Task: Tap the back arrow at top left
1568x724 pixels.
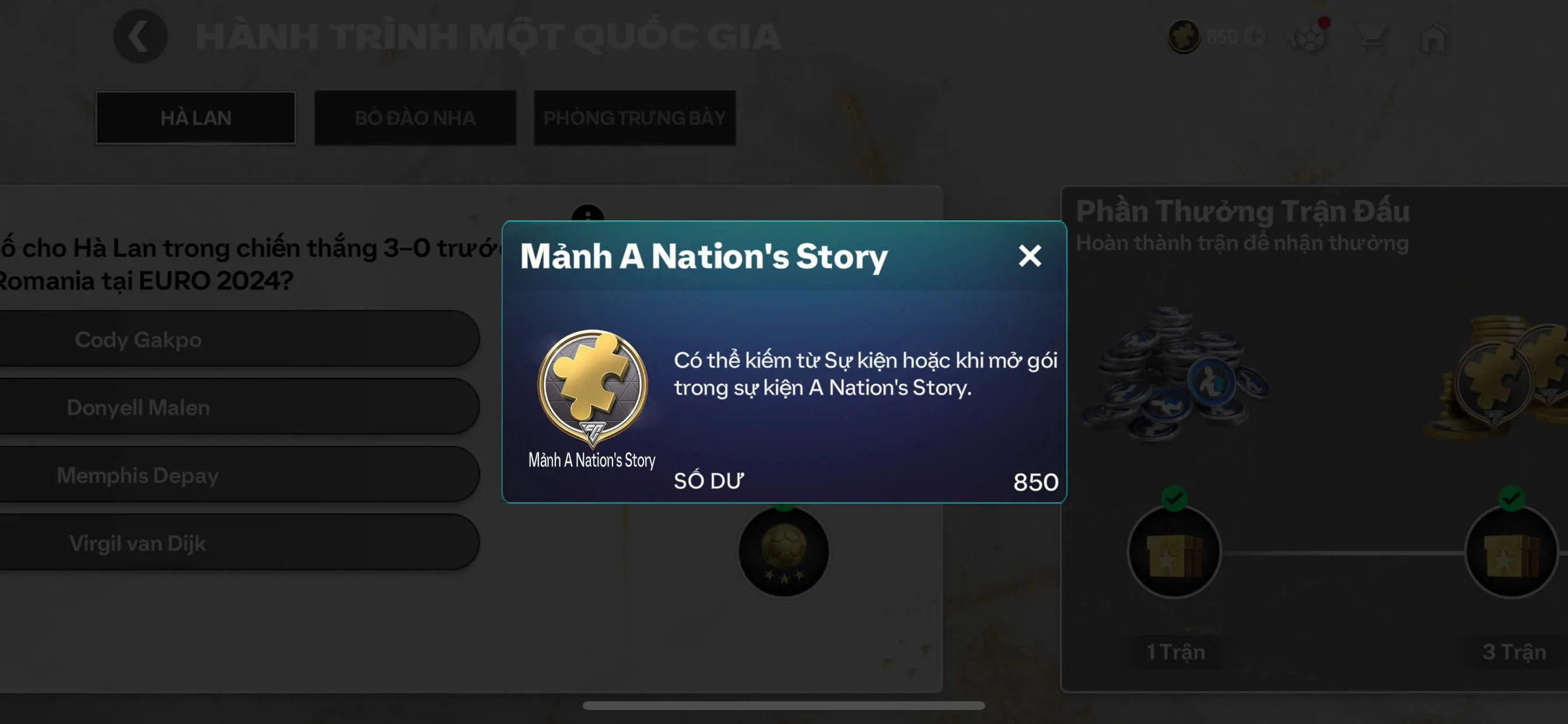Action: [139, 36]
